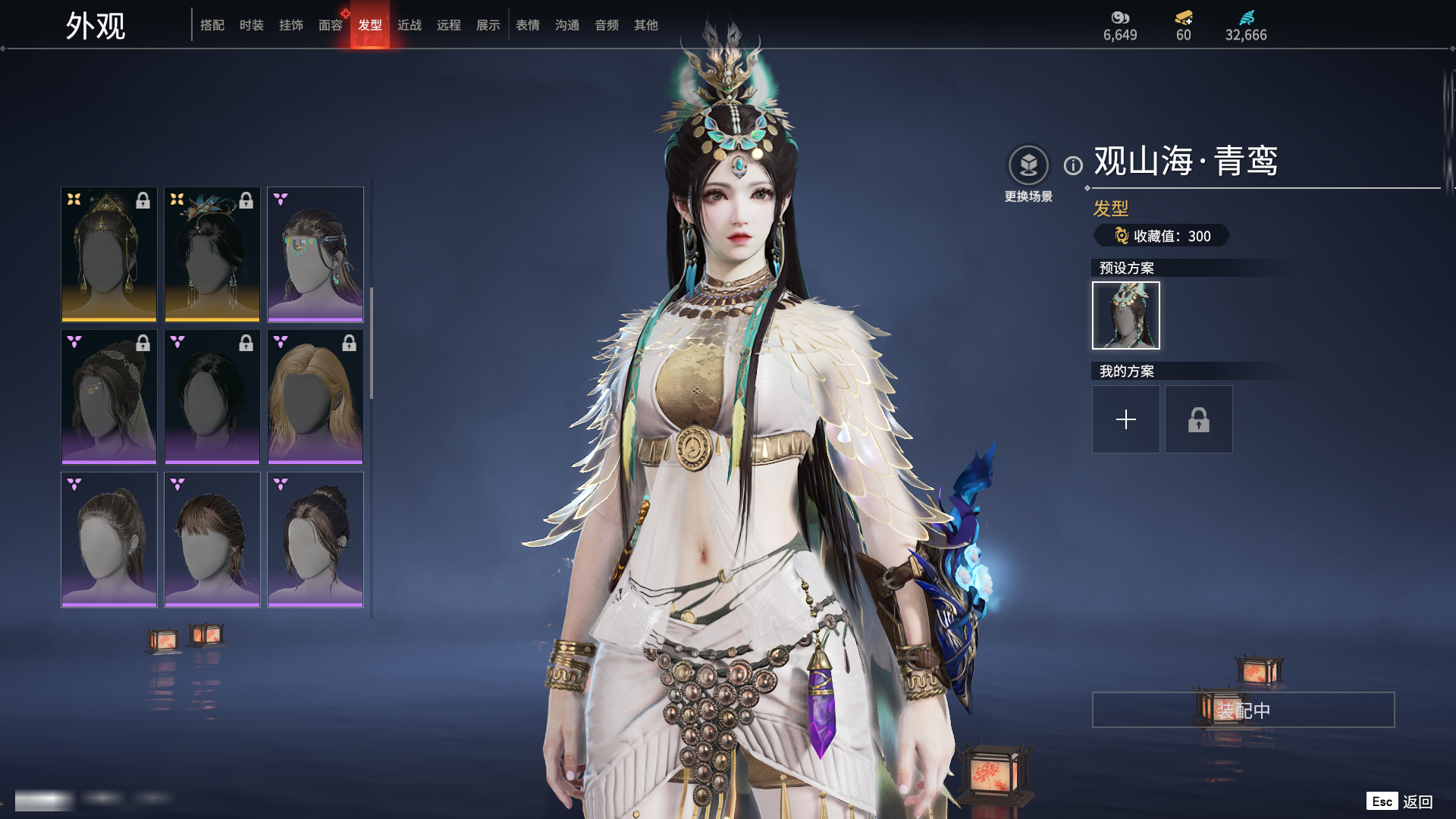Choose the preset scheme hairstyle thumbnail
This screenshot has width=1456, height=819.
pyautogui.click(x=1125, y=315)
